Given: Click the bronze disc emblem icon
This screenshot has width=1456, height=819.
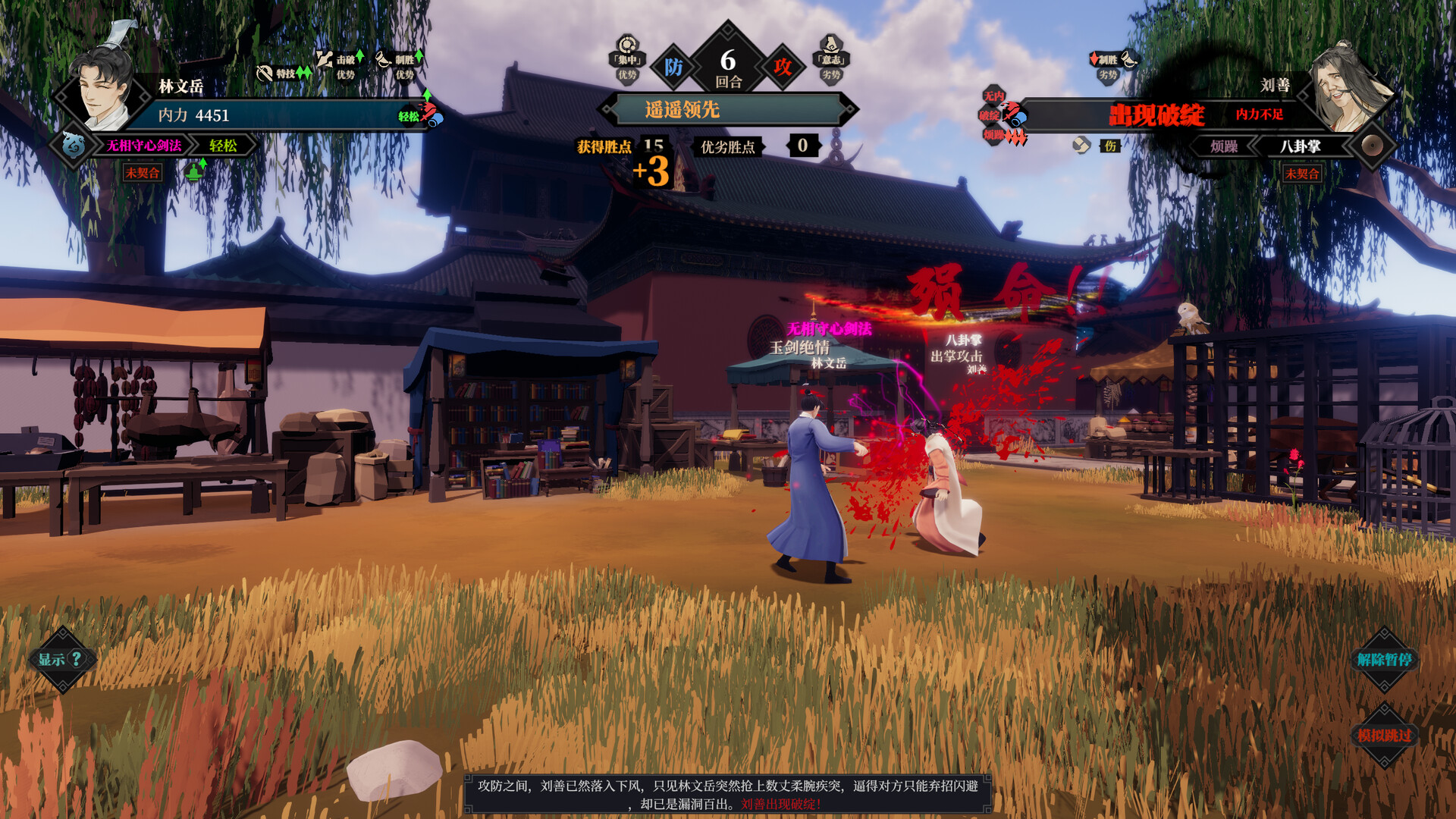Looking at the screenshot, I should click(1371, 146).
